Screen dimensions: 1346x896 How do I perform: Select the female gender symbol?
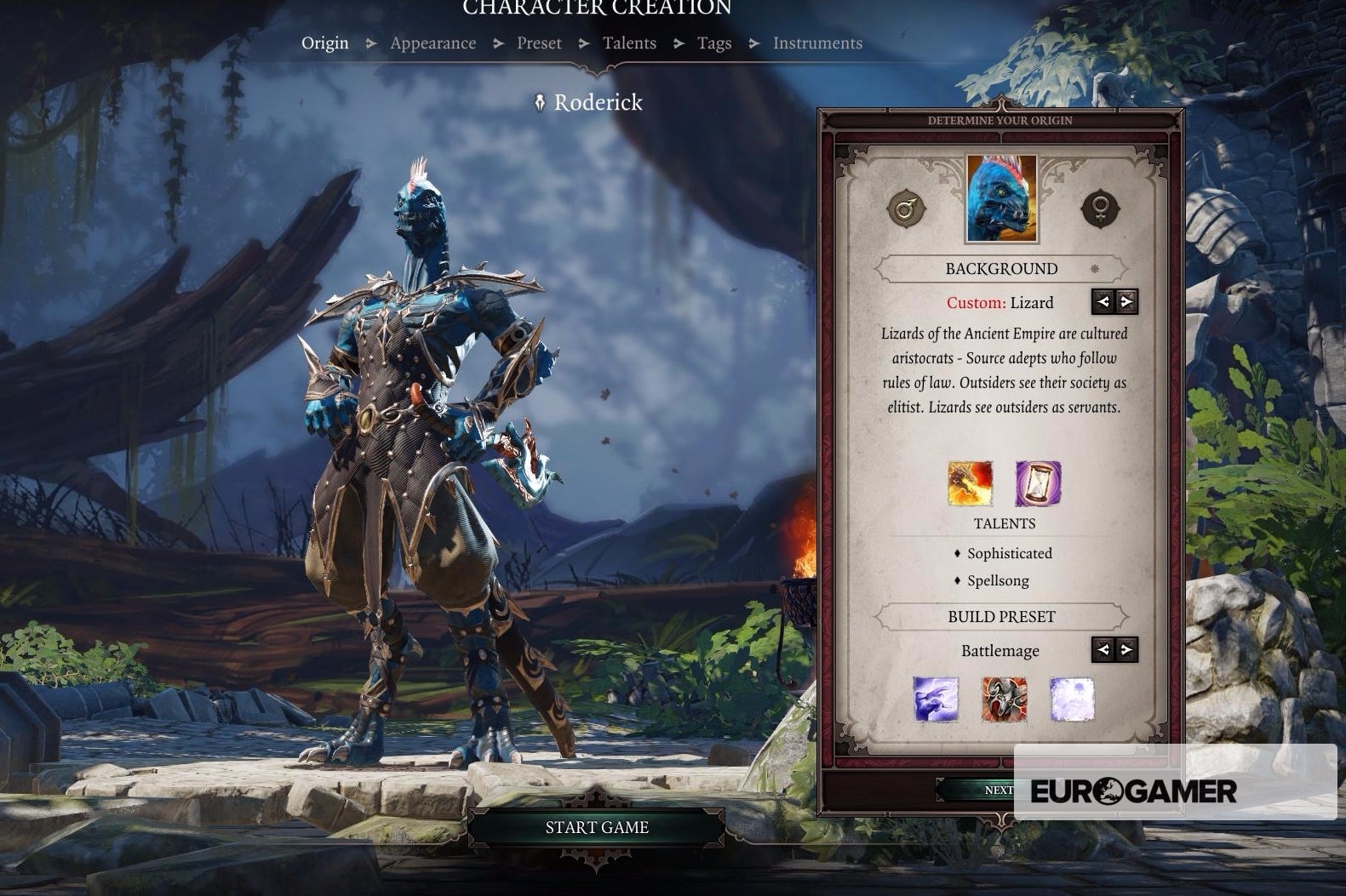pos(1101,208)
